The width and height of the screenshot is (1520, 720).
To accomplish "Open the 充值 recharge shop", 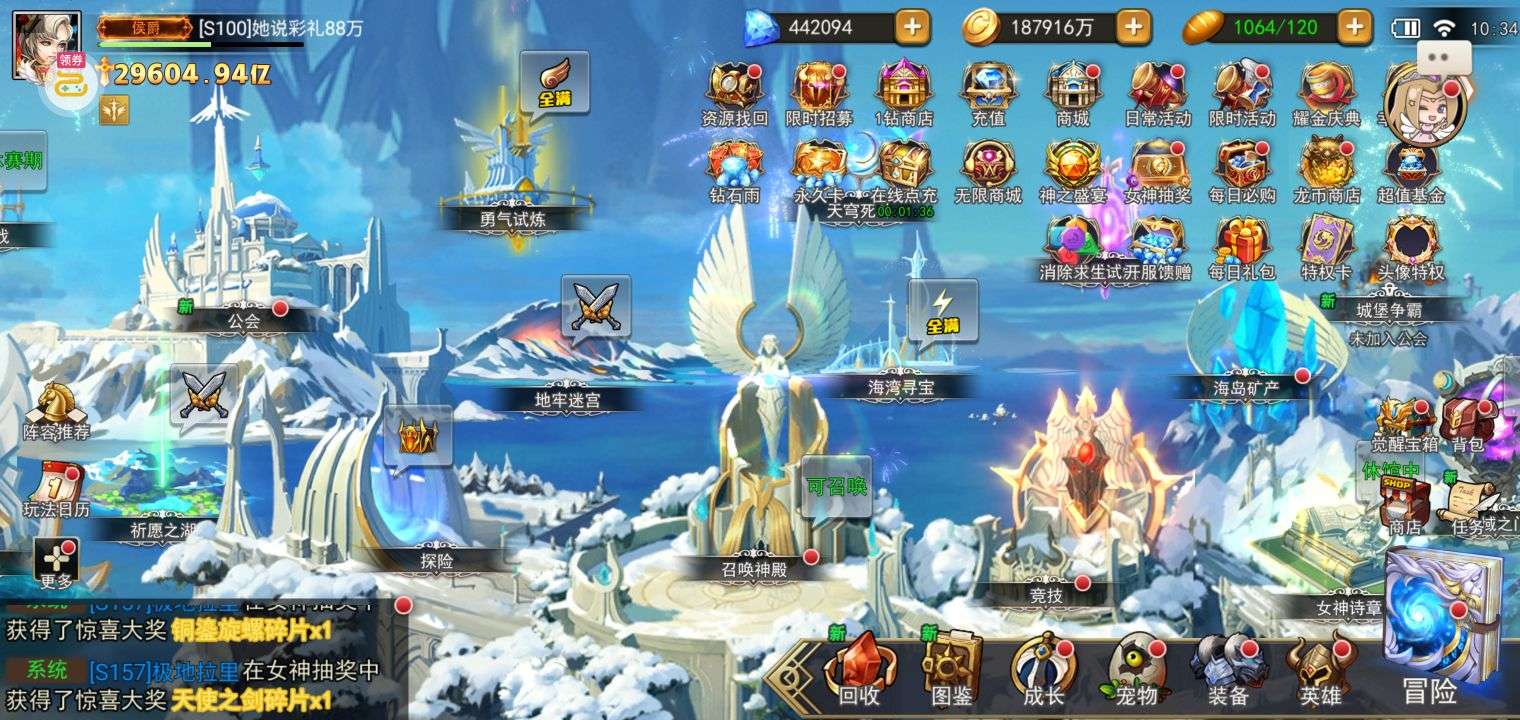I will [x=988, y=90].
